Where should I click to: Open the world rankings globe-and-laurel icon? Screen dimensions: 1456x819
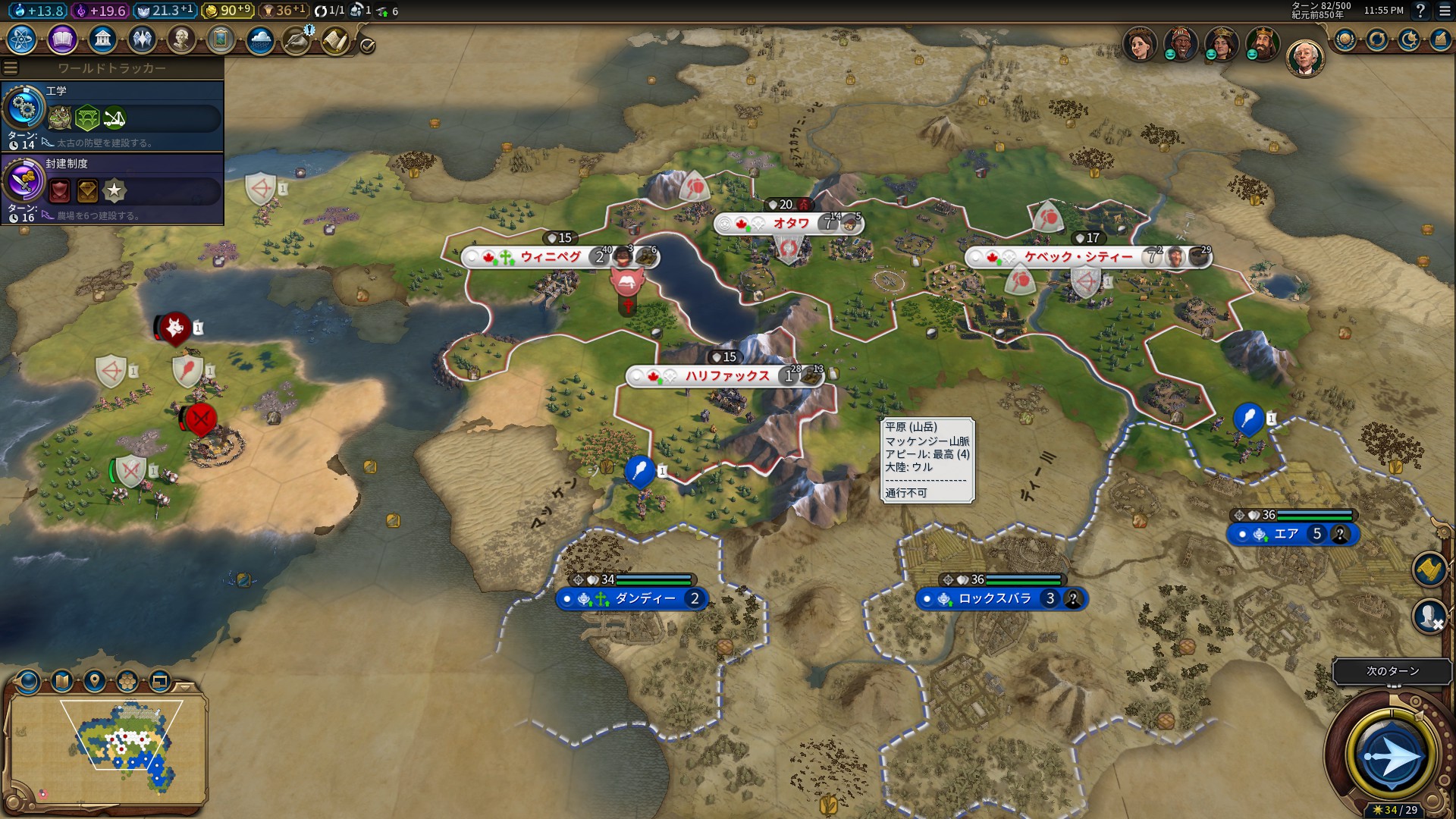click(x=1345, y=39)
